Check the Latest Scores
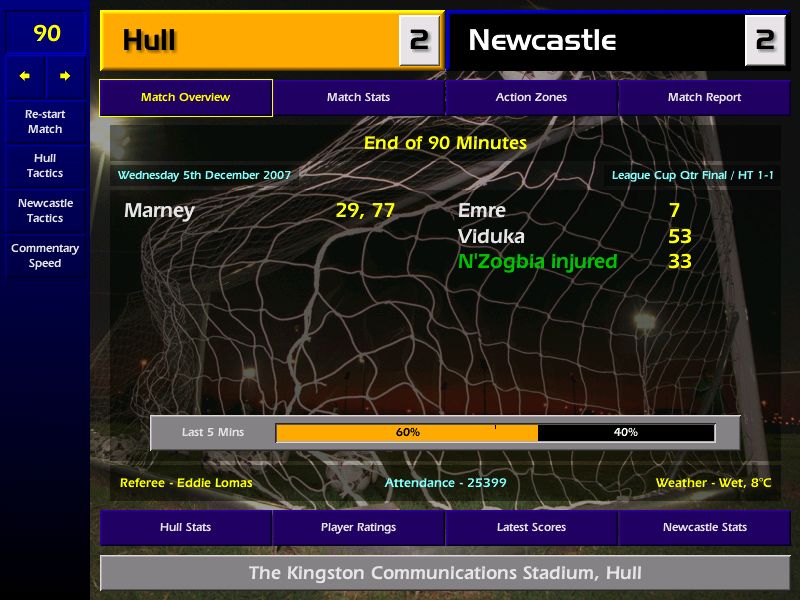Screen dimensions: 800x600 pyautogui.click(x=531, y=527)
